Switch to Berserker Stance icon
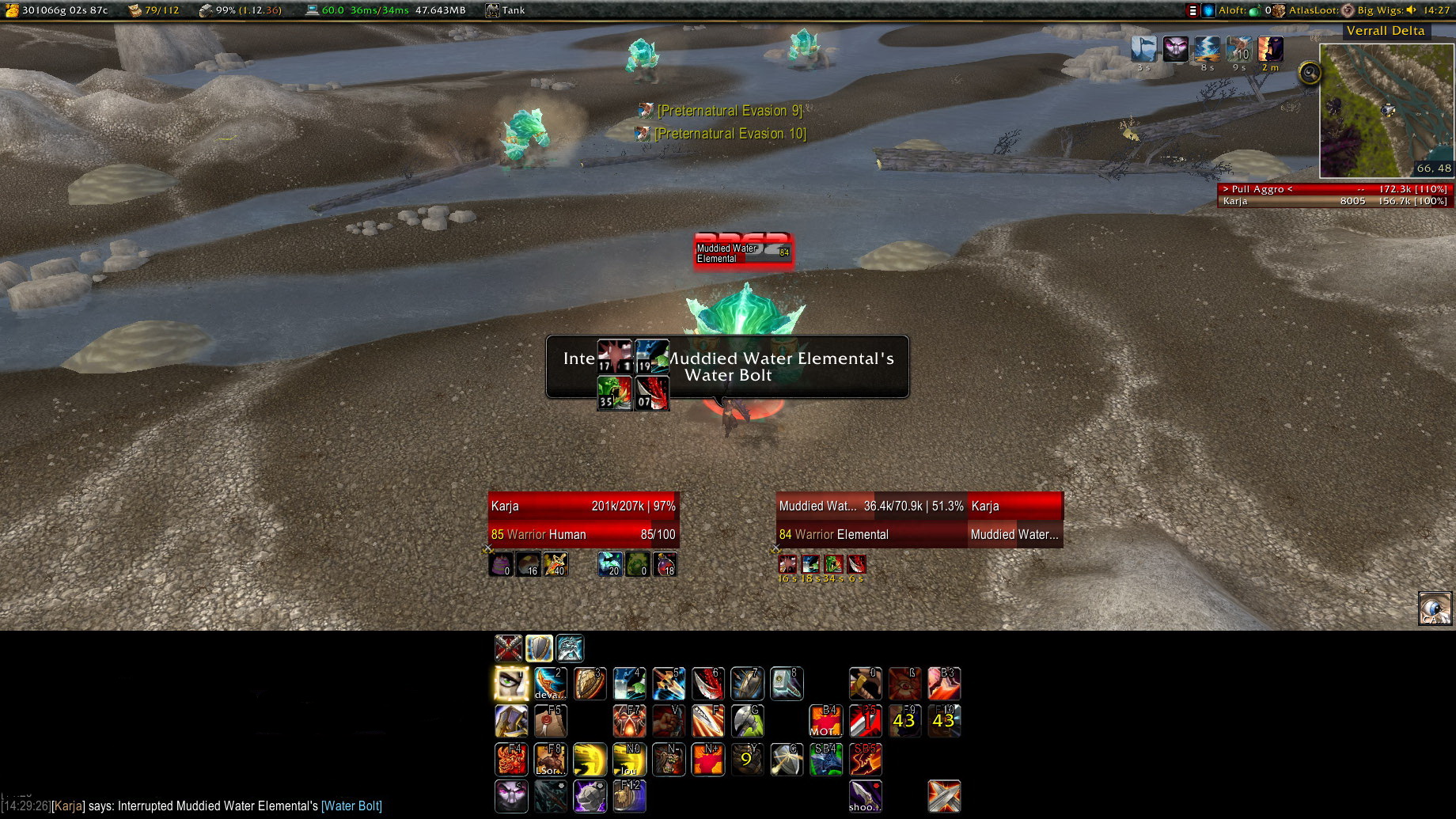The image size is (1456, 819). [570, 648]
